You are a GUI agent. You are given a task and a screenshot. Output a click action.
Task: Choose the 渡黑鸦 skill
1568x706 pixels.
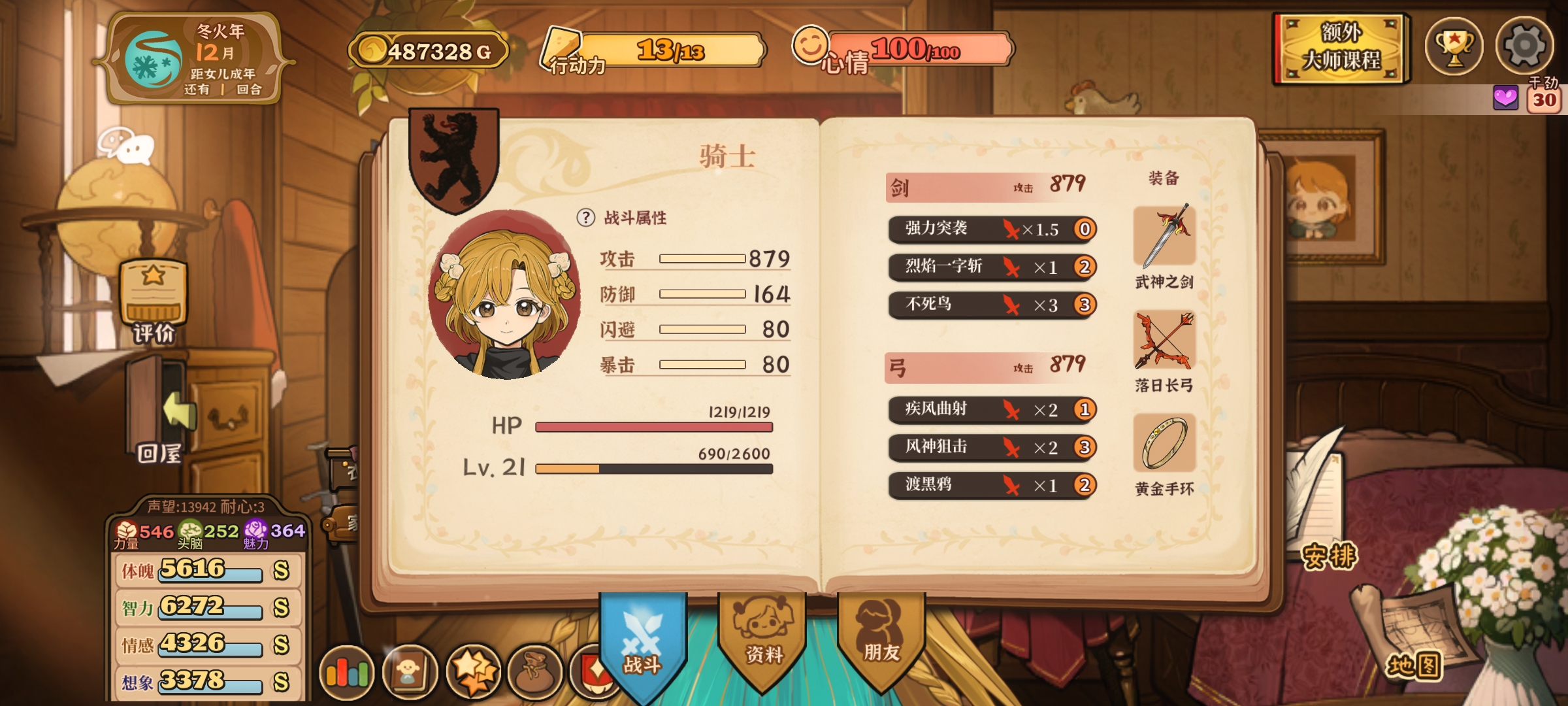click(991, 485)
